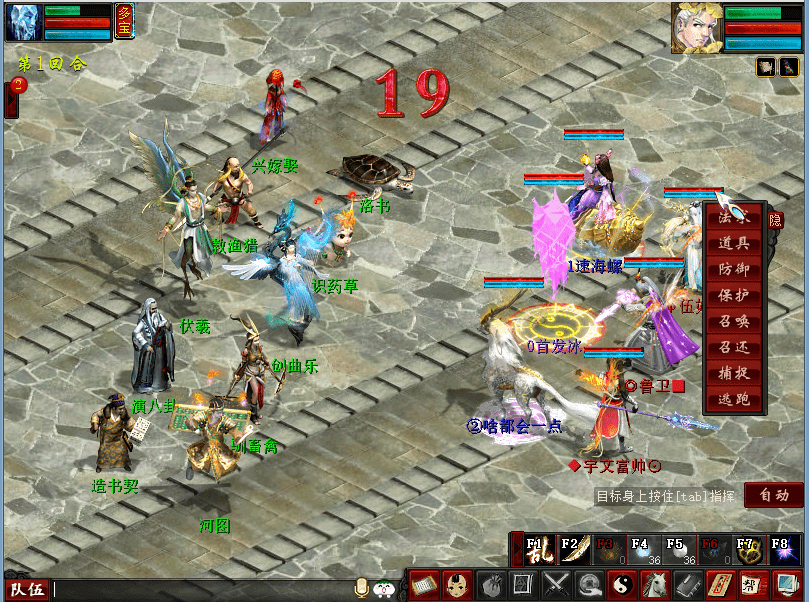Enable auto battle with 自动 button

(x=773, y=494)
